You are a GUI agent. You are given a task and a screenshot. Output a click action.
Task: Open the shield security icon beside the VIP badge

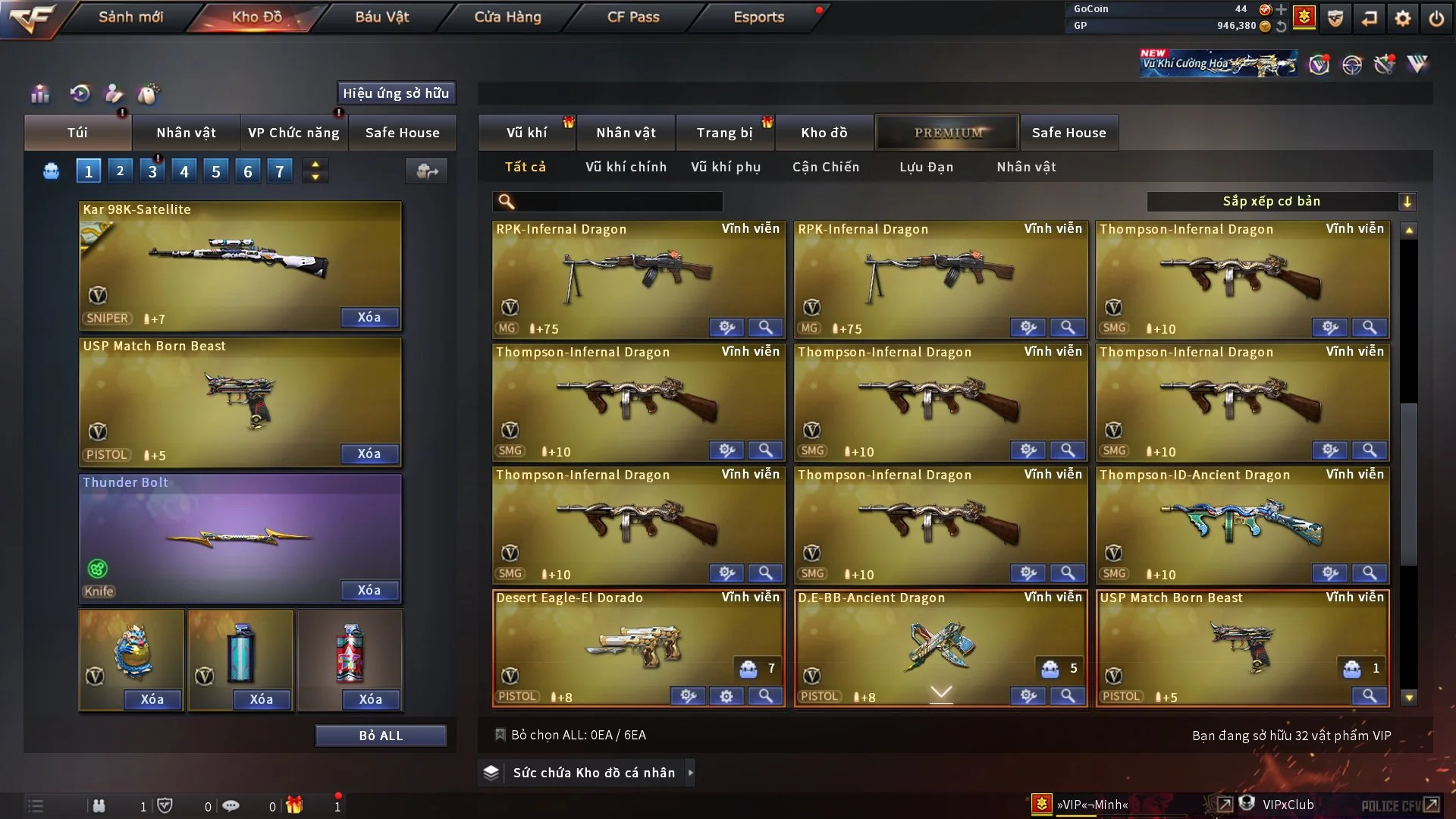(x=1335, y=17)
